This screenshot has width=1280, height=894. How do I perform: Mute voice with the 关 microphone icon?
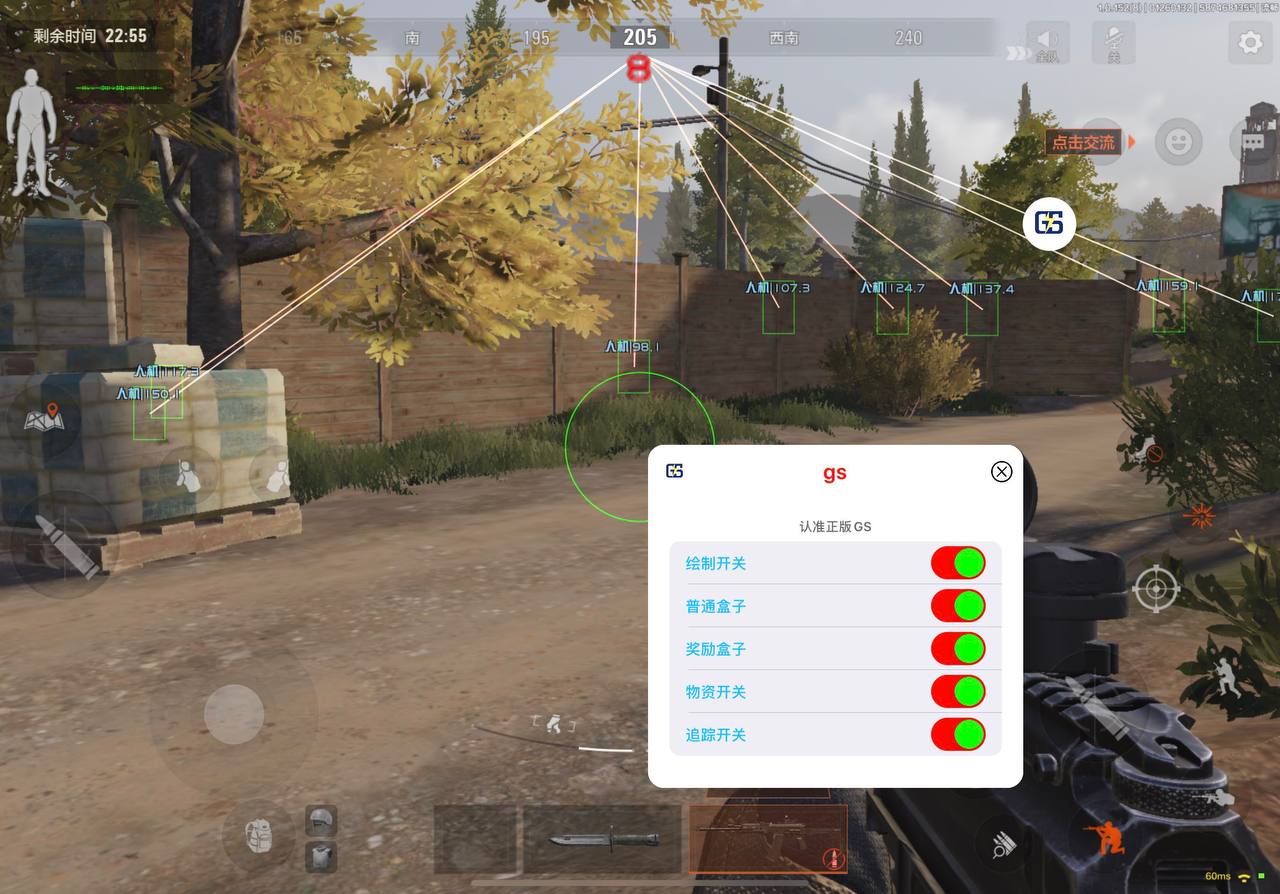[x=1112, y=43]
